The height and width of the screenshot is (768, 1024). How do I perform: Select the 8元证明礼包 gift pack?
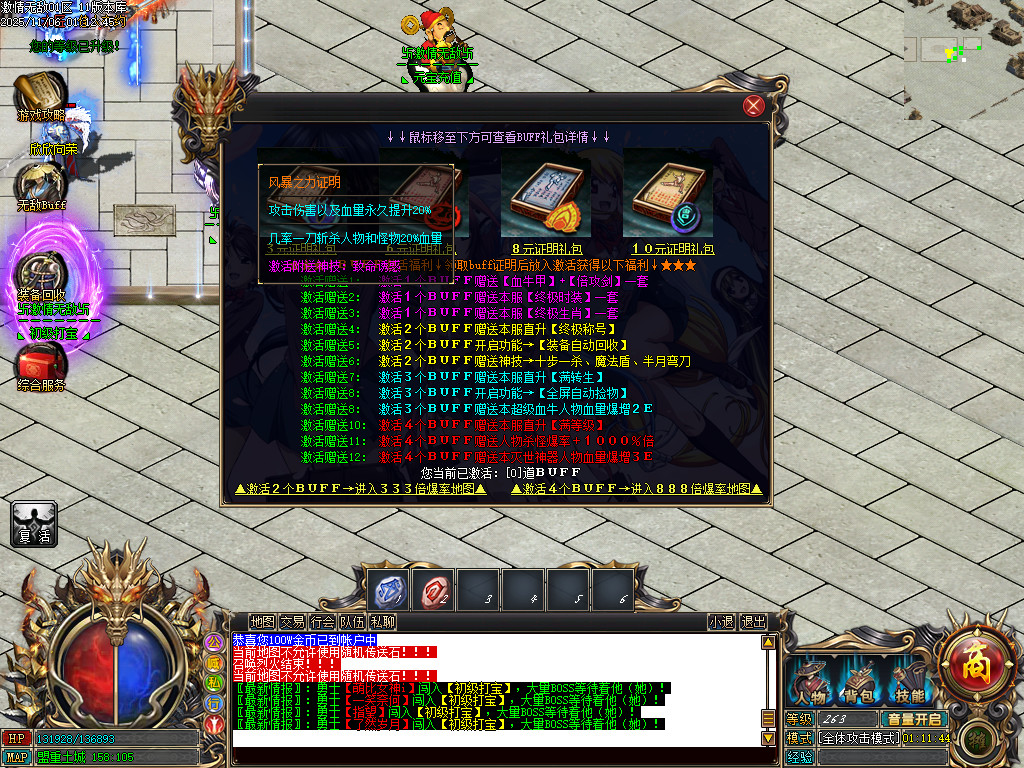[545, 194]
